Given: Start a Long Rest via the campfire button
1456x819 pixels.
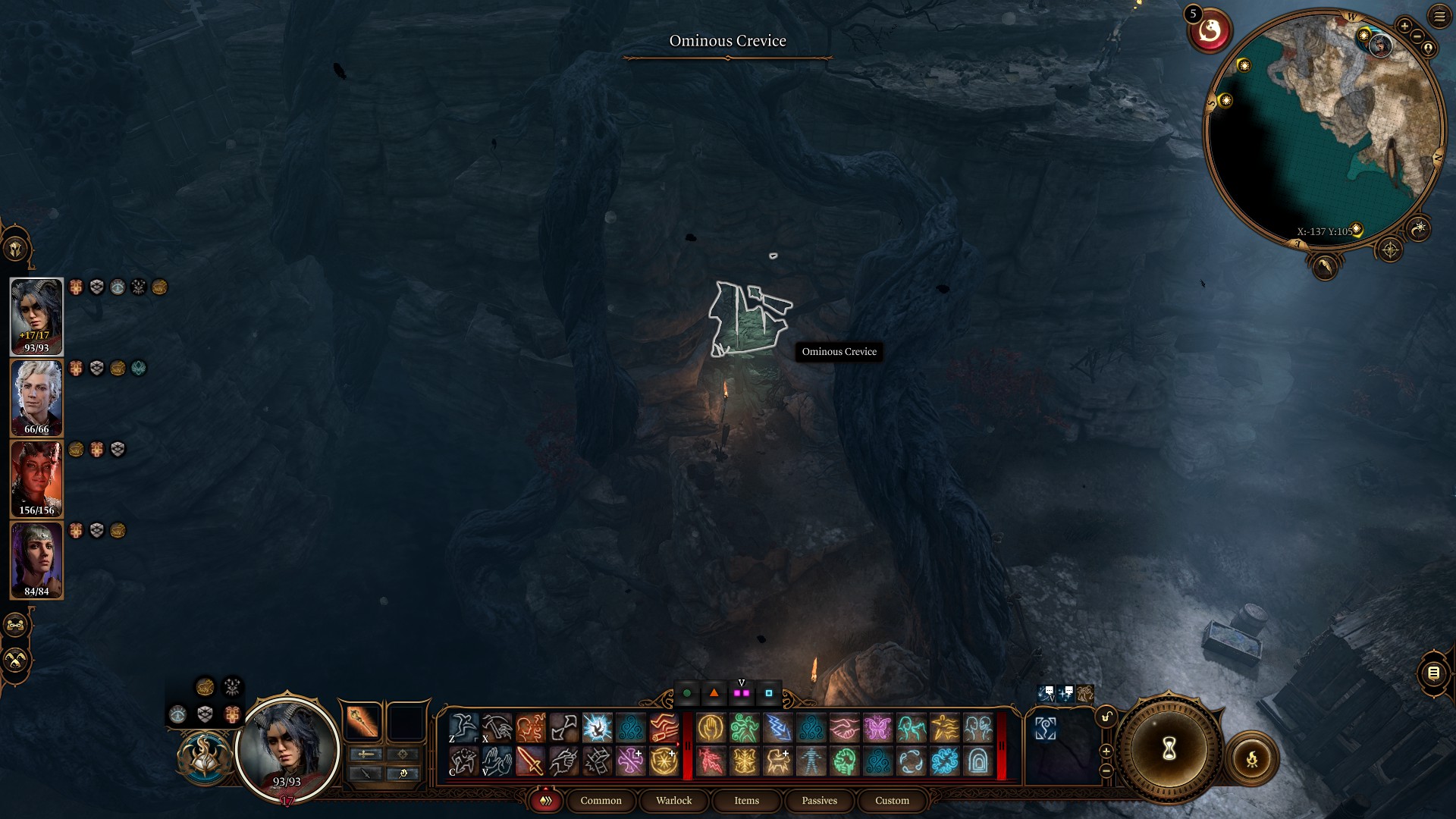Looking at the screenshot, I should [x=1255, y=760].
